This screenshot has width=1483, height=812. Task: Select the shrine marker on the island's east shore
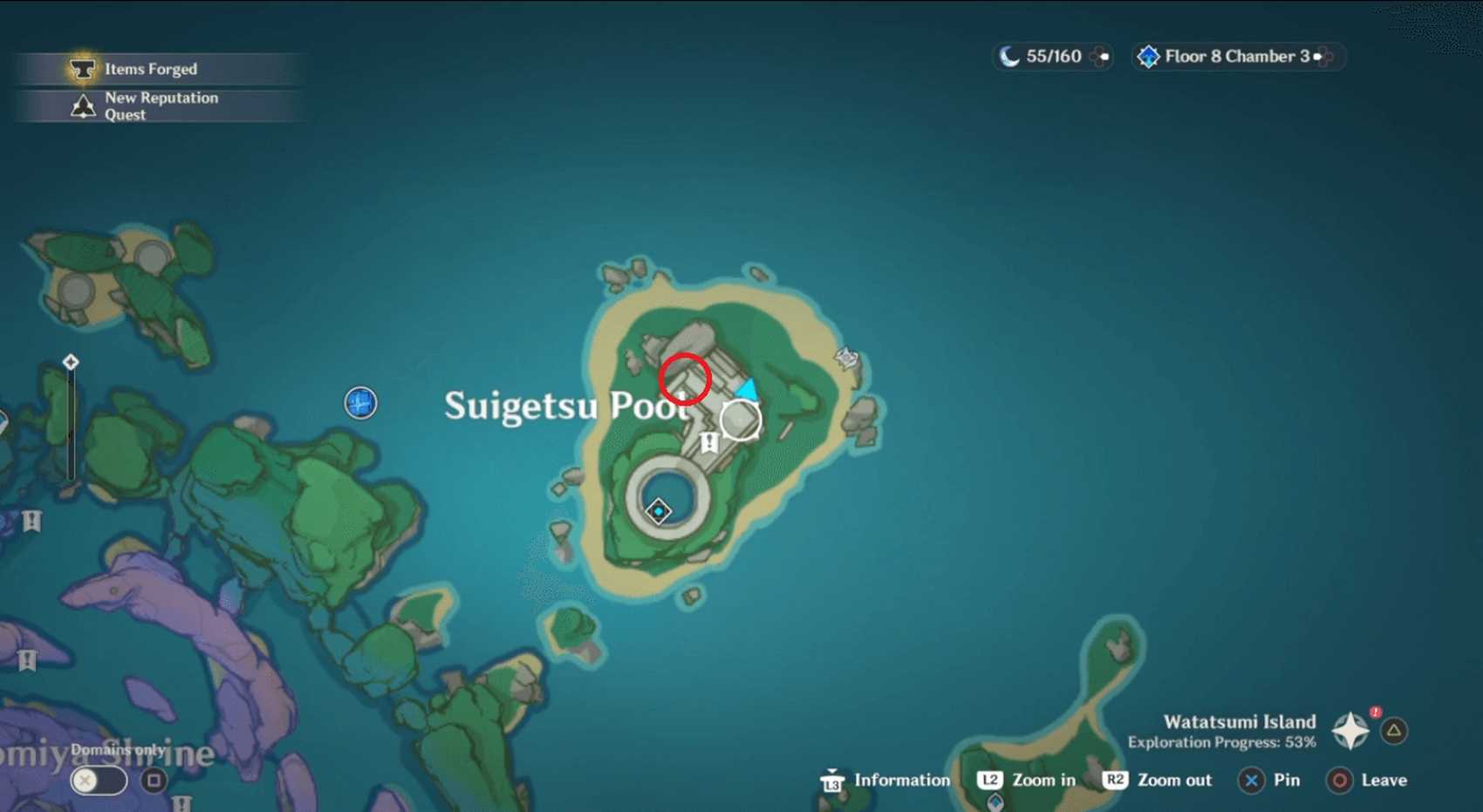click(x=846, y=357)
